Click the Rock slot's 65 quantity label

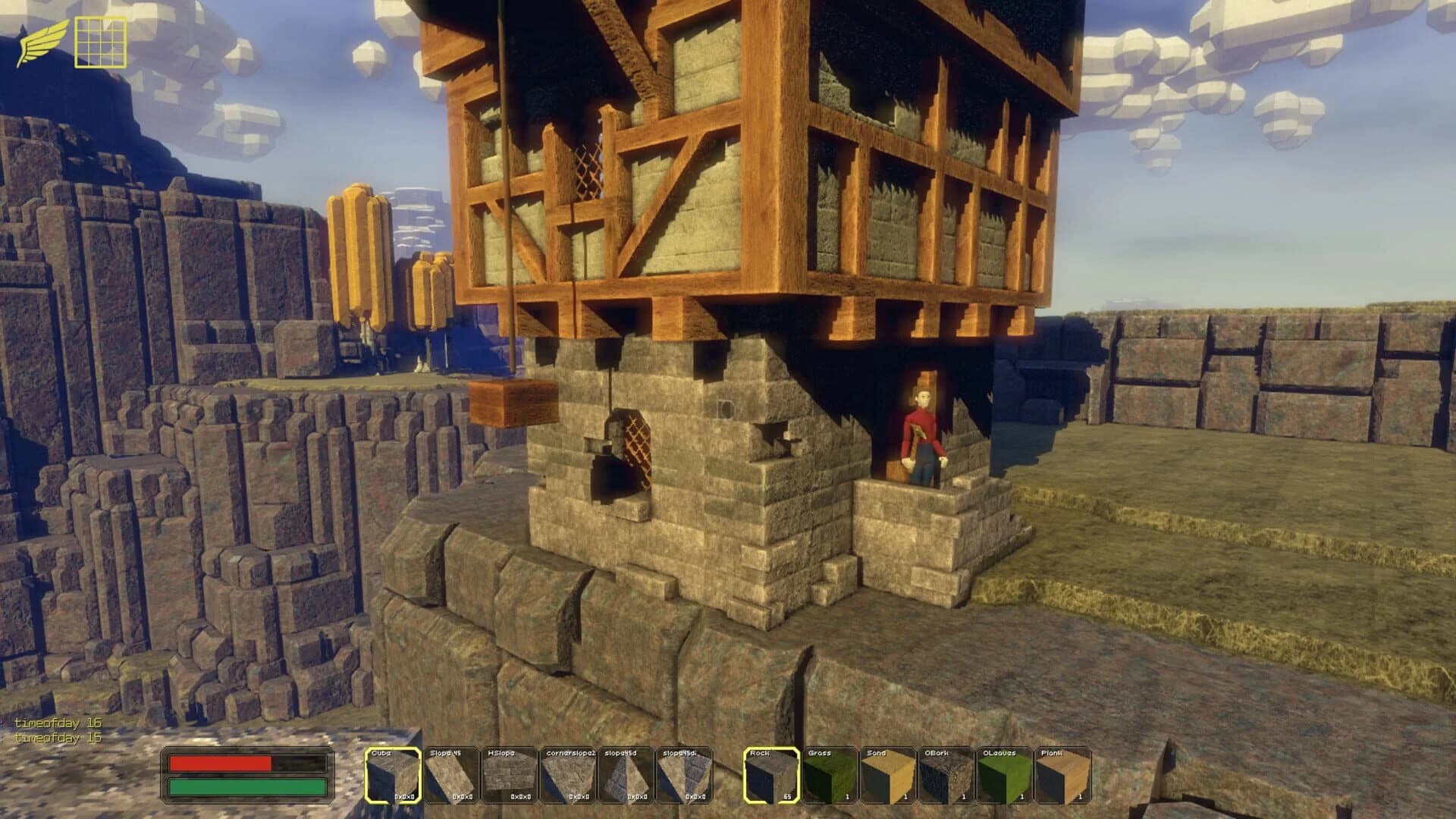pyautogui.click(x=786, y=798)
